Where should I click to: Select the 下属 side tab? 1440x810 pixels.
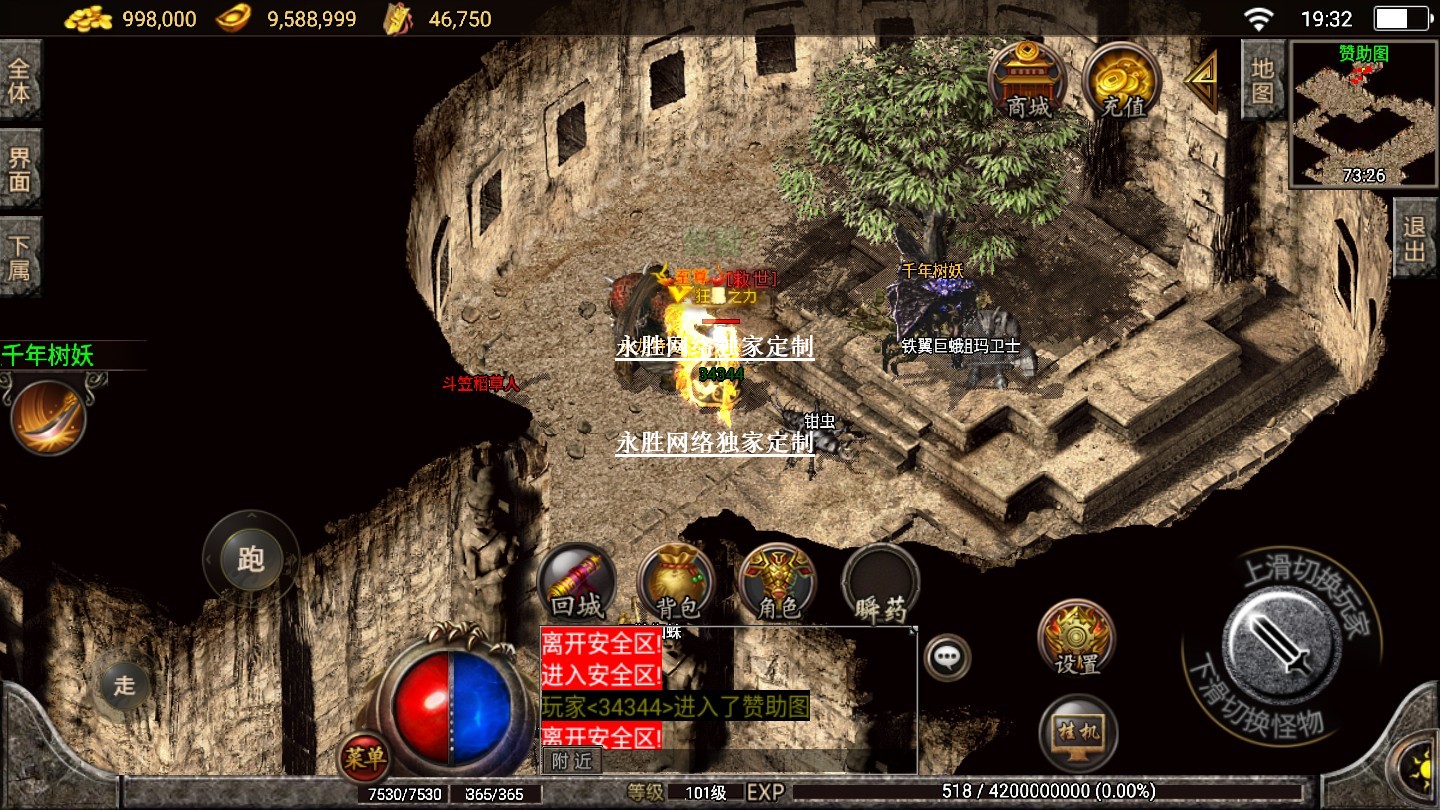20,257
